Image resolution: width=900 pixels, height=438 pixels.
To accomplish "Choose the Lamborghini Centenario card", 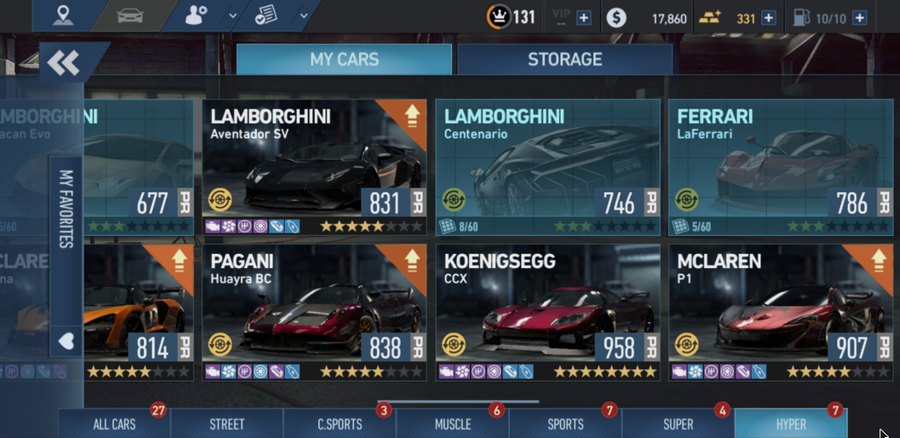I will (547, 167).
